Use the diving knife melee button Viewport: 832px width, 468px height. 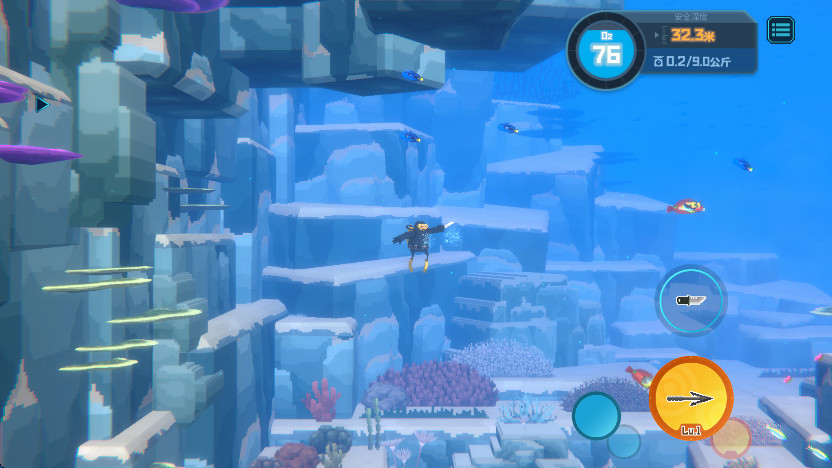tap(691, 300)
